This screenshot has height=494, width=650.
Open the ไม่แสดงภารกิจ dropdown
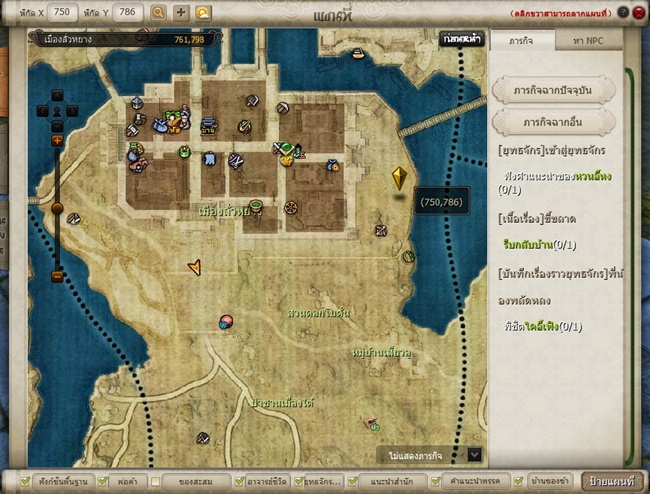(x=474, y=454)
